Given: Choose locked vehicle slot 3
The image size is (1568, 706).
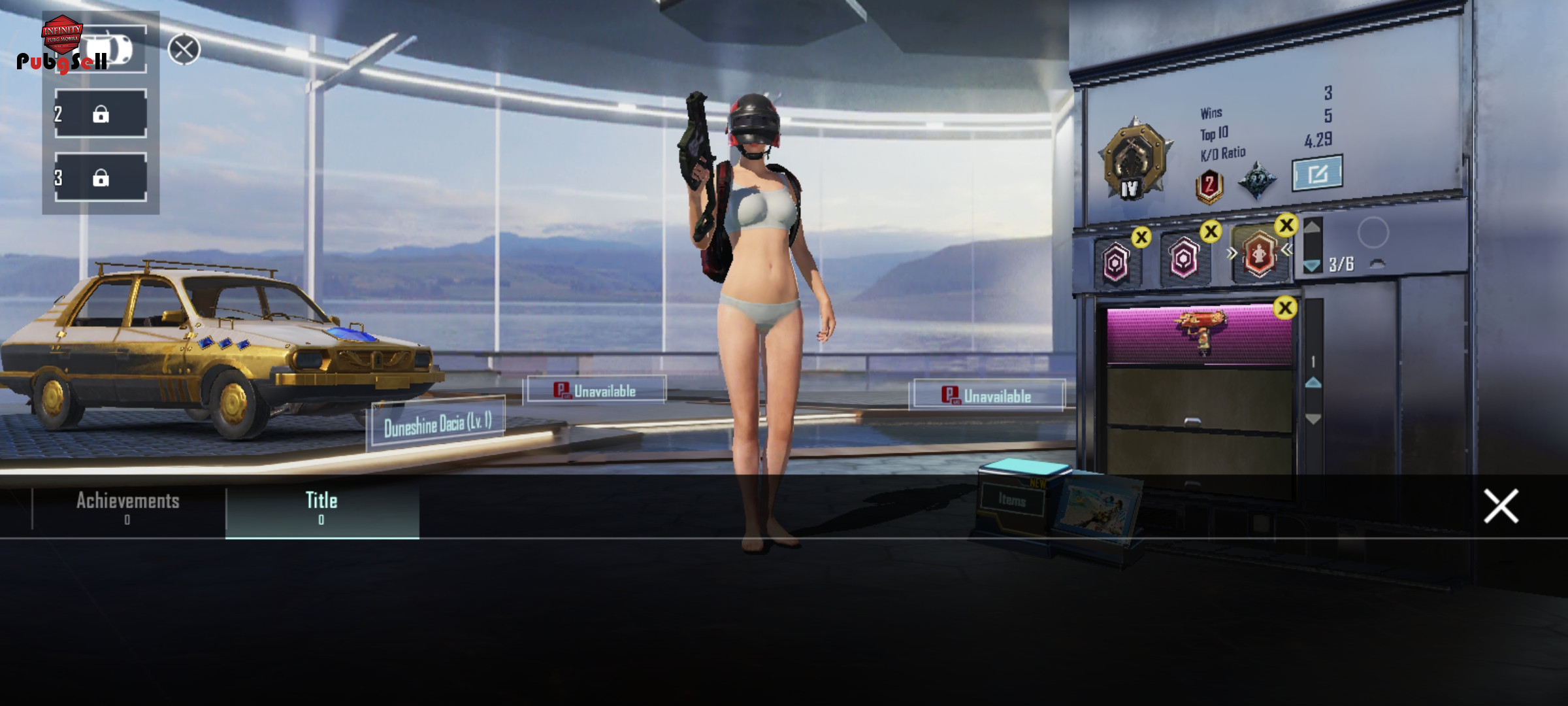Looking at the screenshot, I should click(x=101, y=177).
